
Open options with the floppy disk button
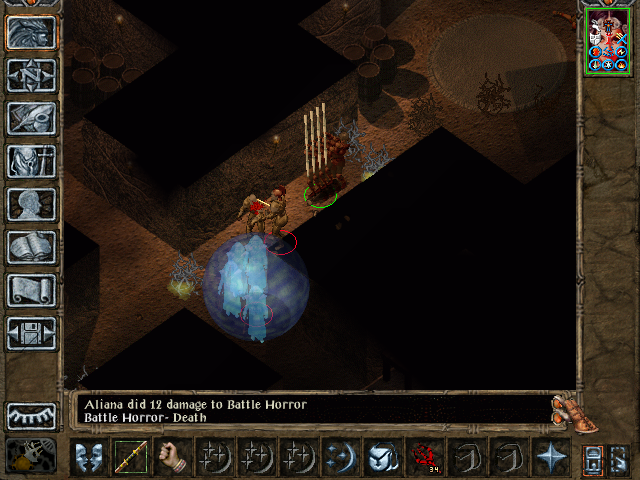click(x=31, y=333)
